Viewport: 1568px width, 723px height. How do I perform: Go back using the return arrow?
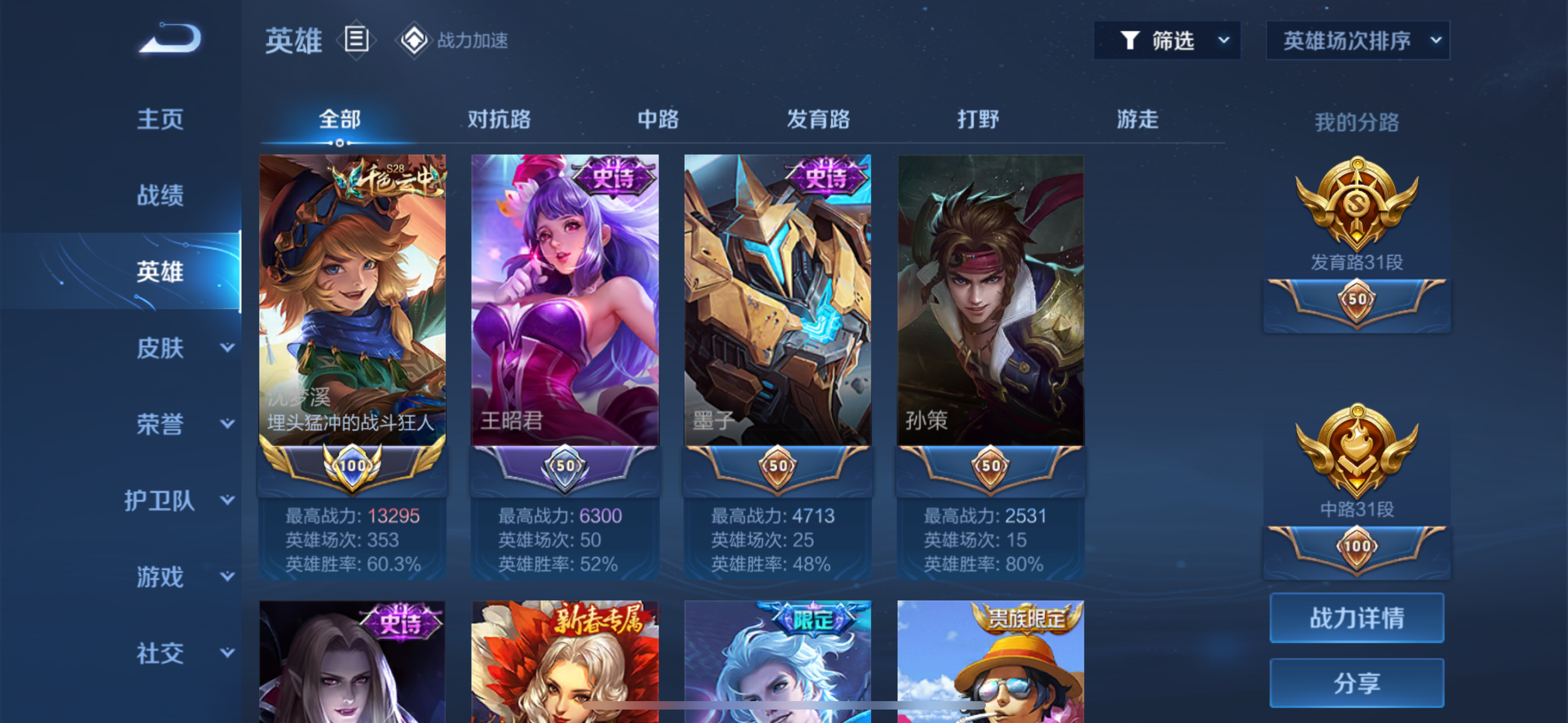[x=170, y=38]
